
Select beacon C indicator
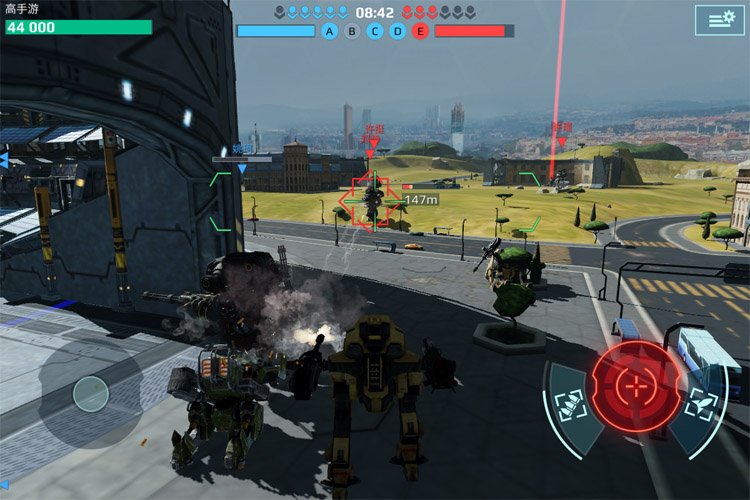(375, 31)
